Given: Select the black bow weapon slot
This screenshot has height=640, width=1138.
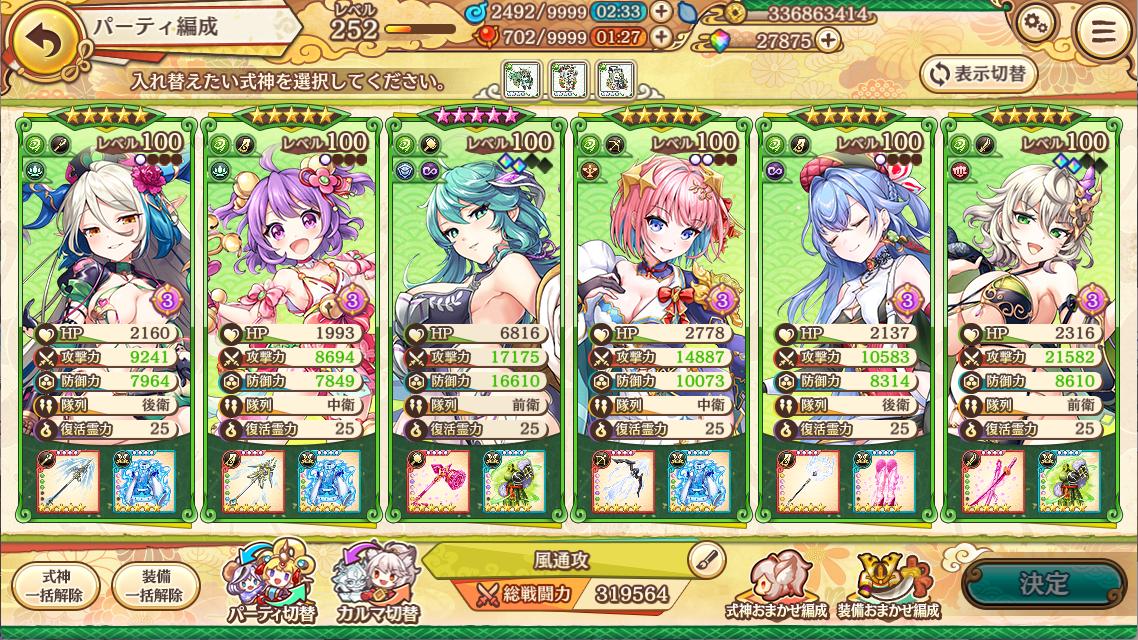Looking at the screenshot, I should [622, 482].
